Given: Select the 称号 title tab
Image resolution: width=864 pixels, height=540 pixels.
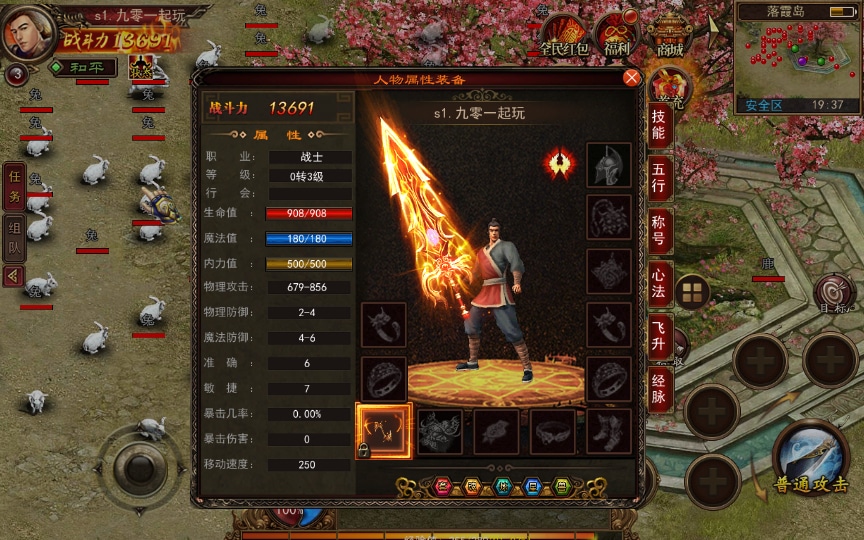Looking at the screenshot, I should pyautogui.click(x=659, y=228).
